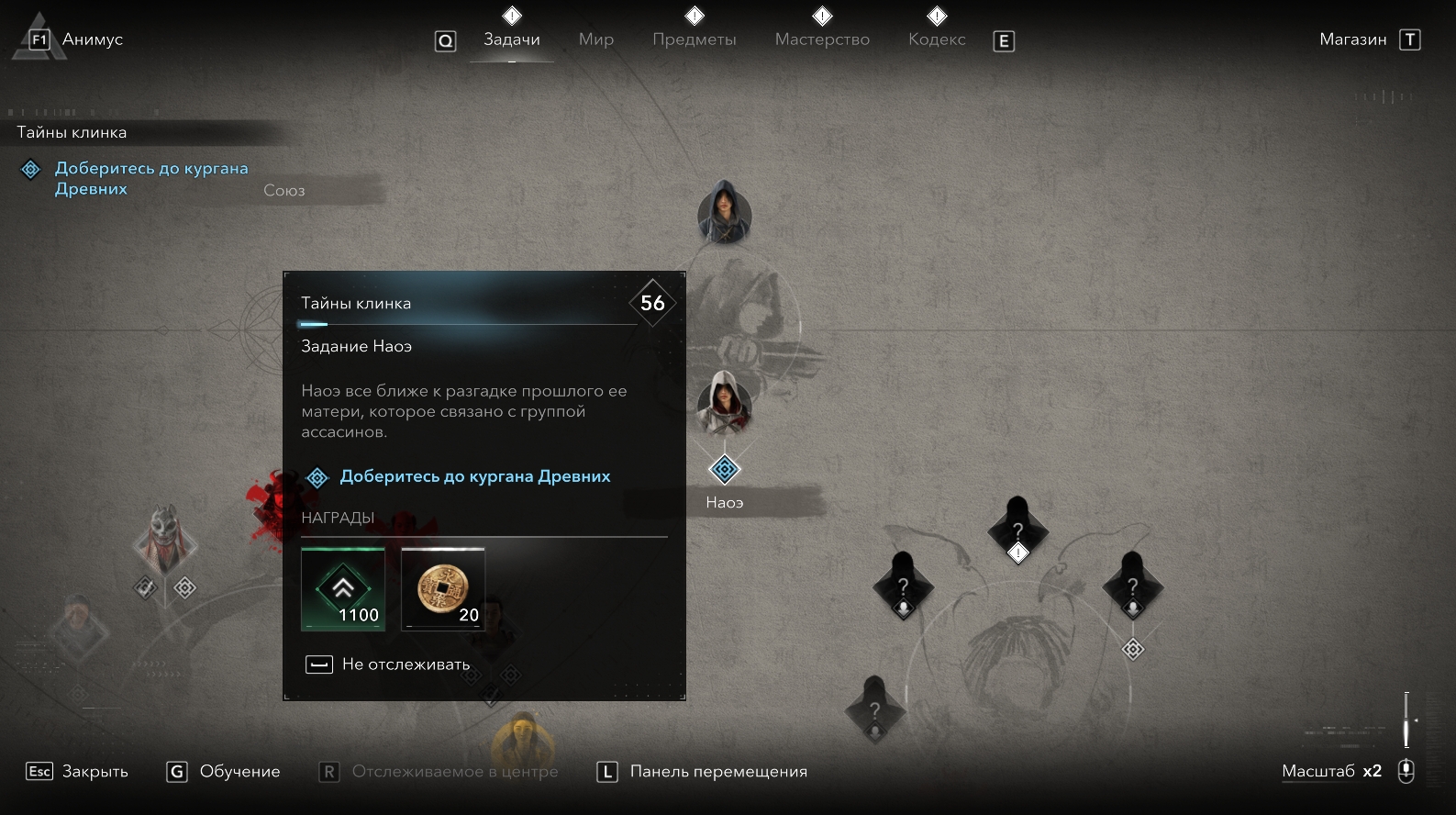The width and height of the screenshot is (1456, 815).
Task: Switch to the Задачи tab
Action: click(x=511, y=39)
